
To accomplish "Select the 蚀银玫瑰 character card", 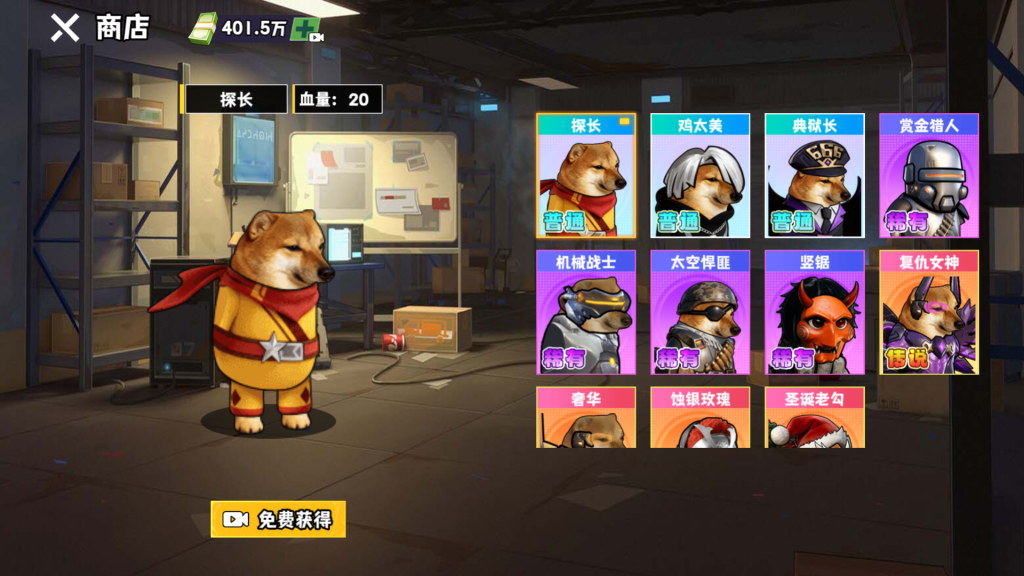I will click(700, 418).
